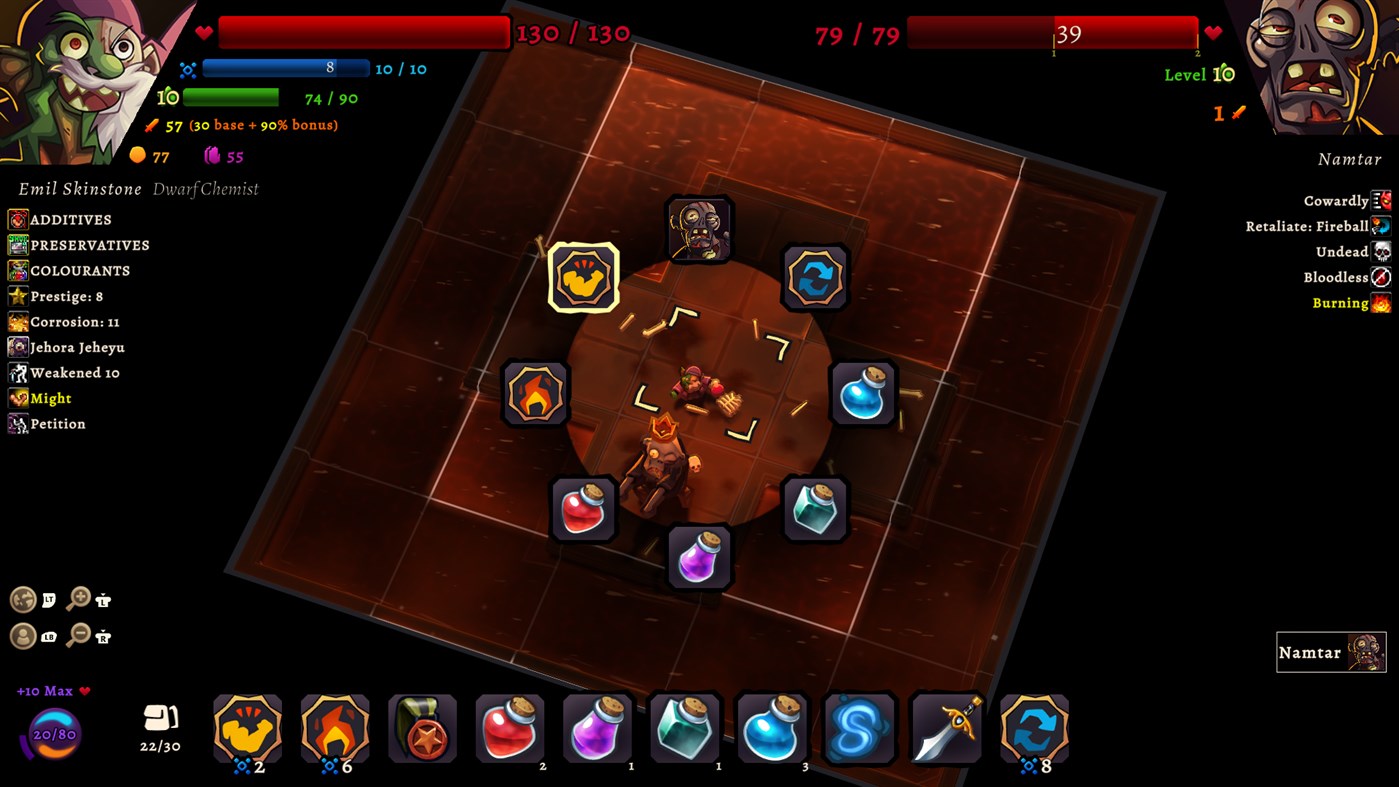Click the green potion slot on the hotbar
The width and height of the screenshot is (1399, 787).
[x=684, y=730]
